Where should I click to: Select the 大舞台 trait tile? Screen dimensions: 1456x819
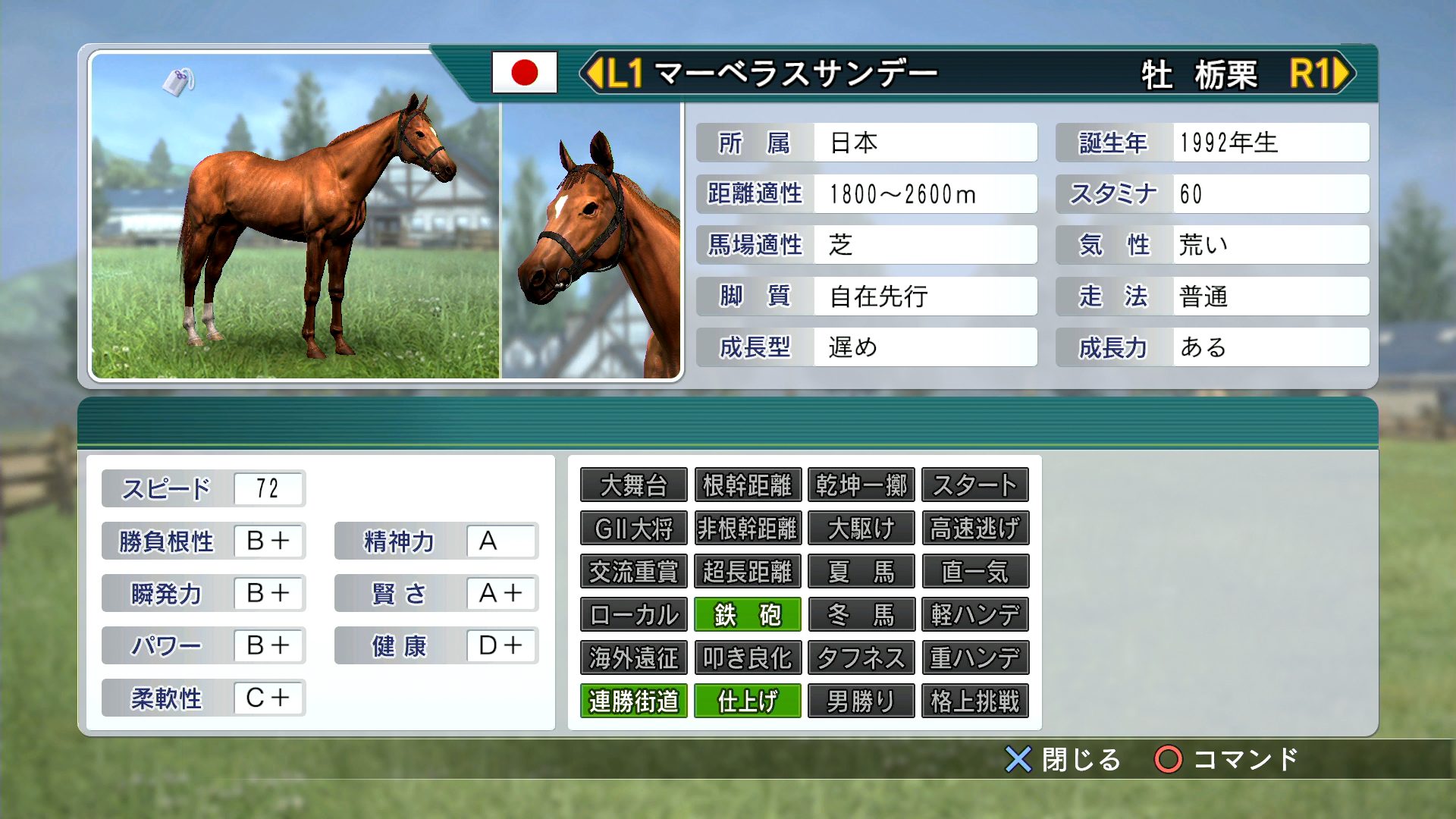633,485
